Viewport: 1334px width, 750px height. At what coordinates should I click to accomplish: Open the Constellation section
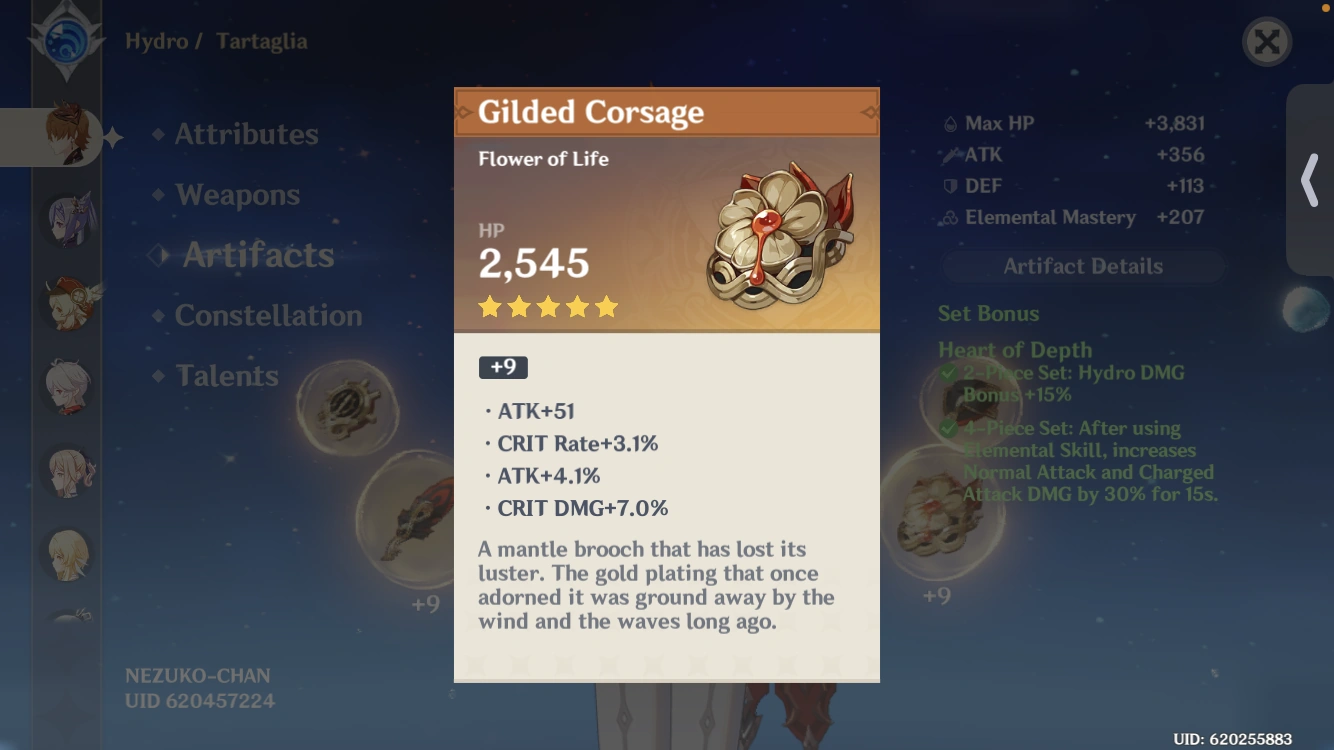268,315
